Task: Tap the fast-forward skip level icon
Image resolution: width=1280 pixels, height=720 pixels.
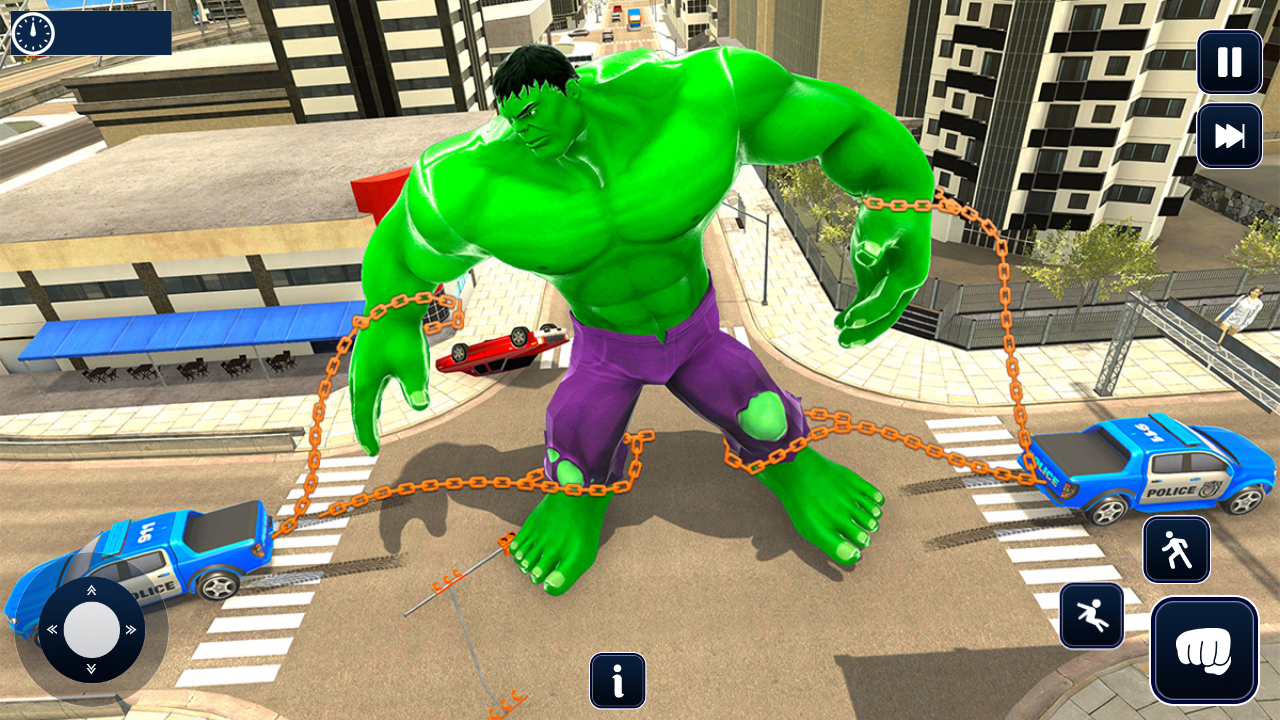Action: [x=1229, y=134]
